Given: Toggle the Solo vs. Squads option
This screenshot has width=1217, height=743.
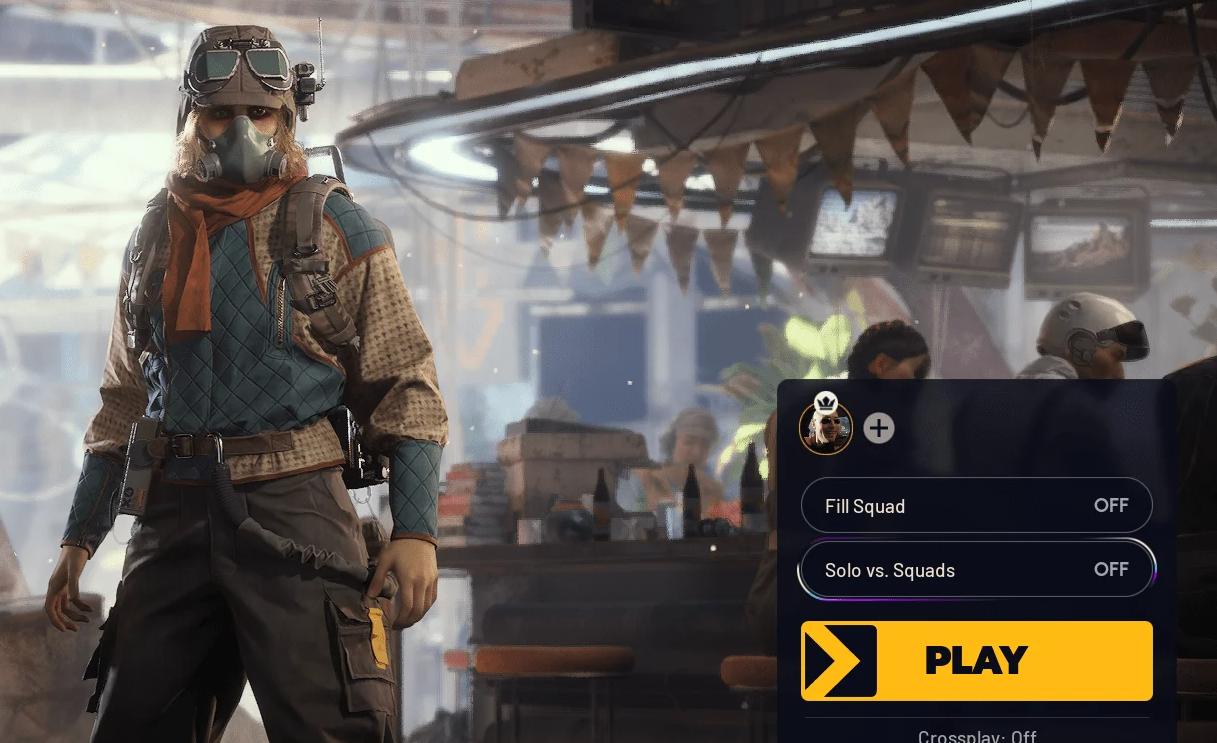Looking at the screenshot, I should pyautogui.click(x=976, y=570).
